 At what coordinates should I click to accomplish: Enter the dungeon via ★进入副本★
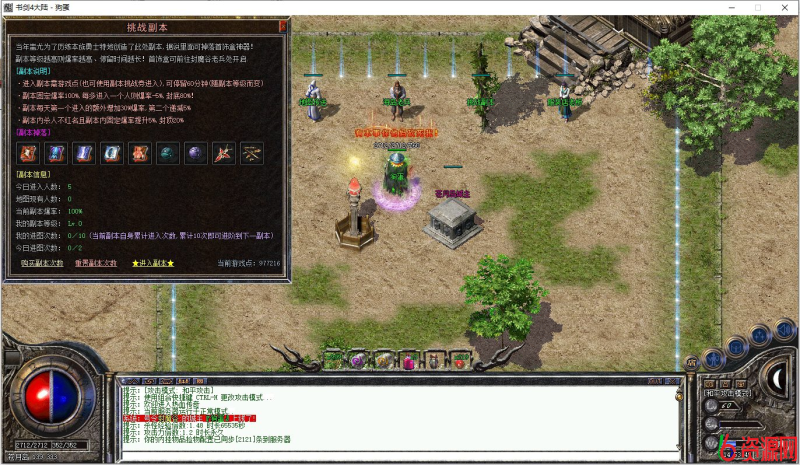153,263
